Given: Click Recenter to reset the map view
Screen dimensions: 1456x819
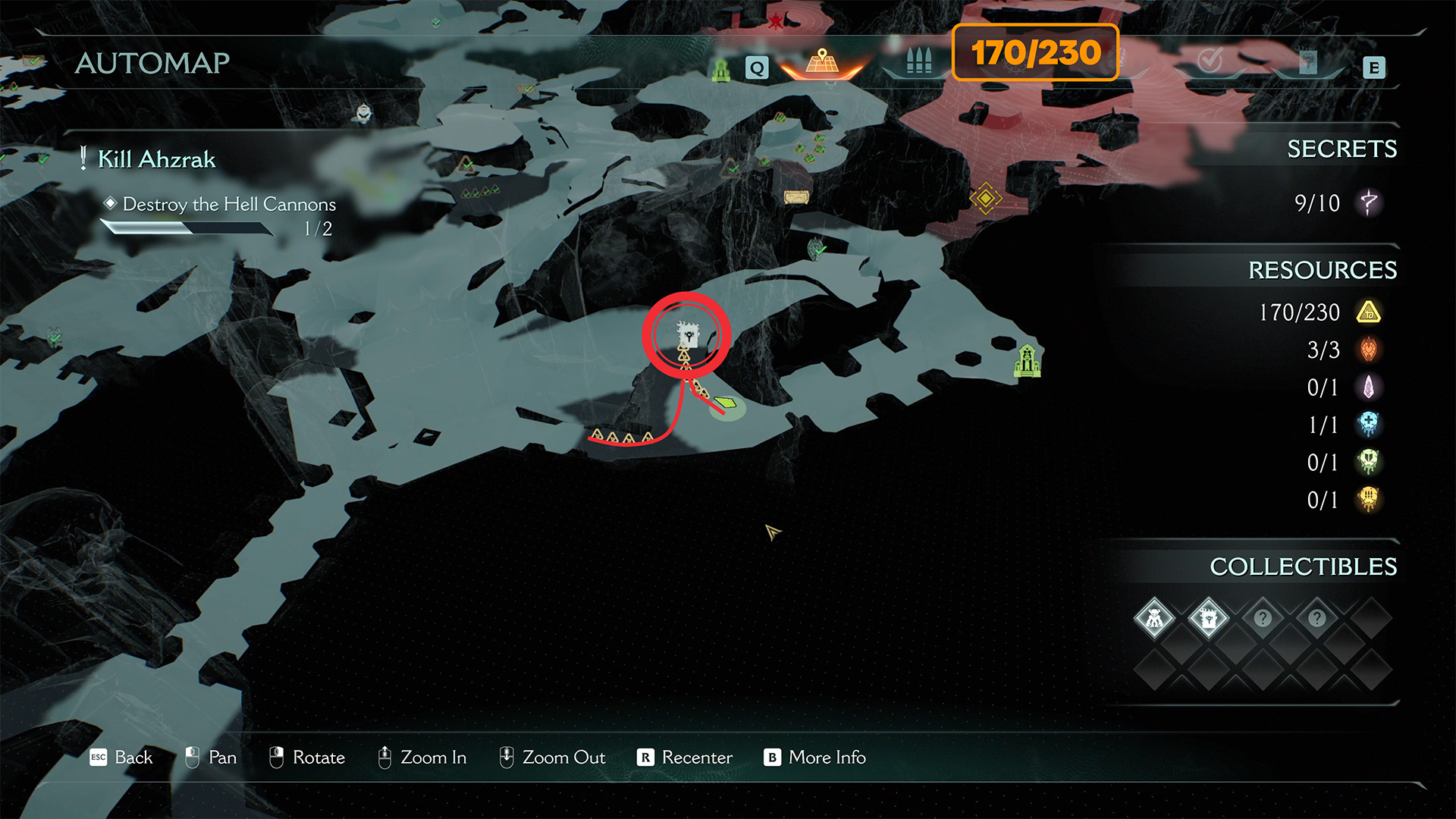Looking at the screenshot, I should click(686, 758).
